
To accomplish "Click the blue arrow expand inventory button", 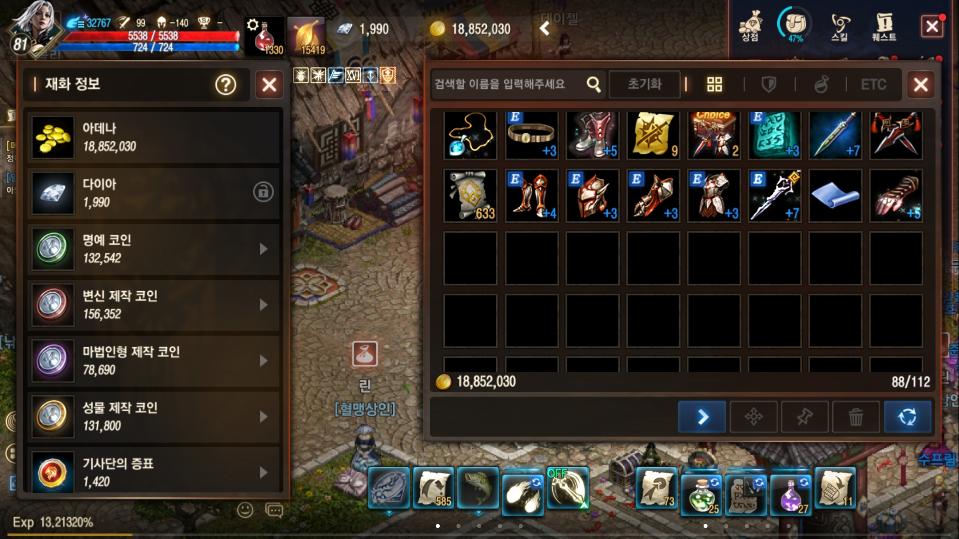I will [702, 417].
